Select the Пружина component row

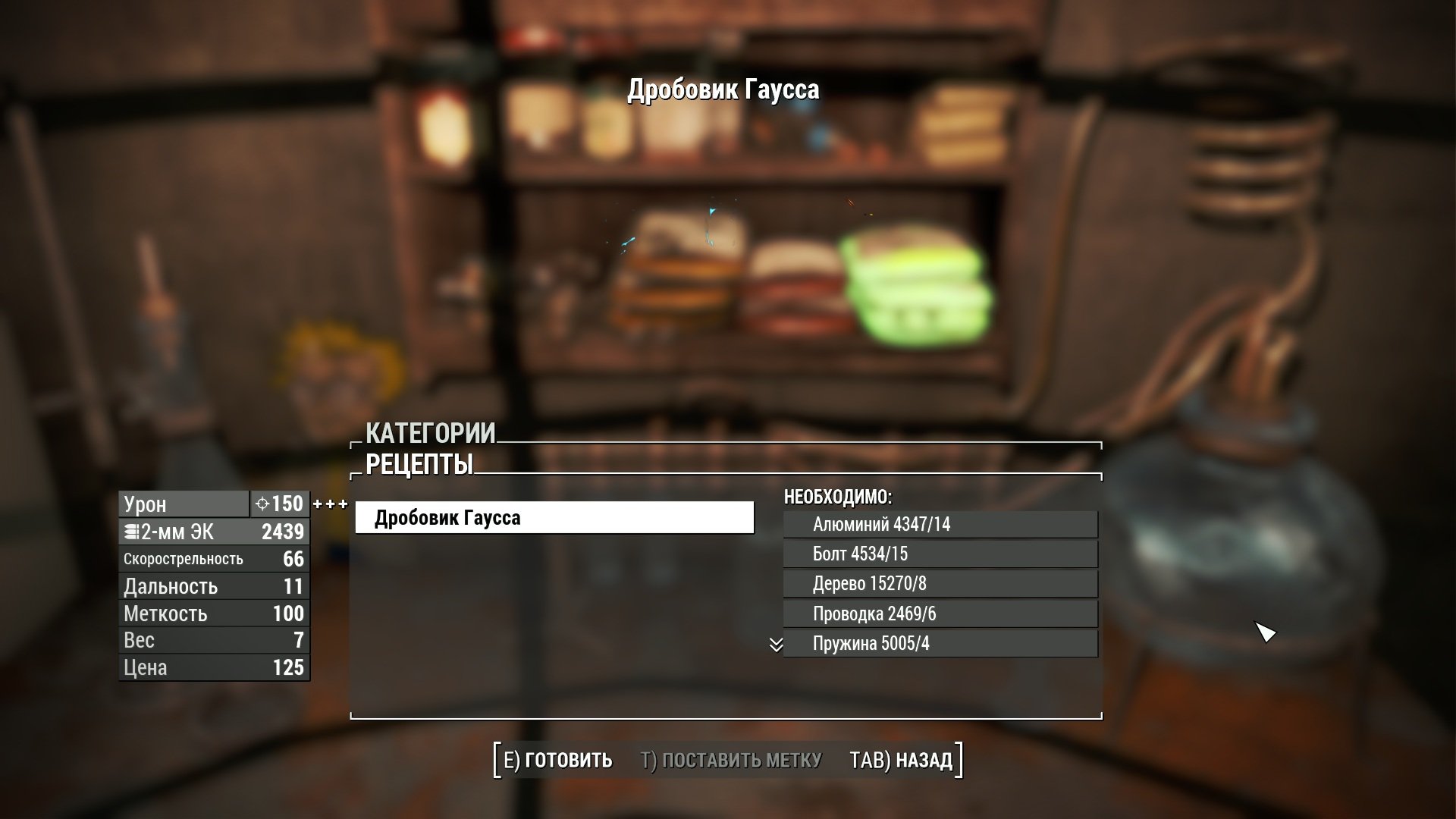point(940,644)
